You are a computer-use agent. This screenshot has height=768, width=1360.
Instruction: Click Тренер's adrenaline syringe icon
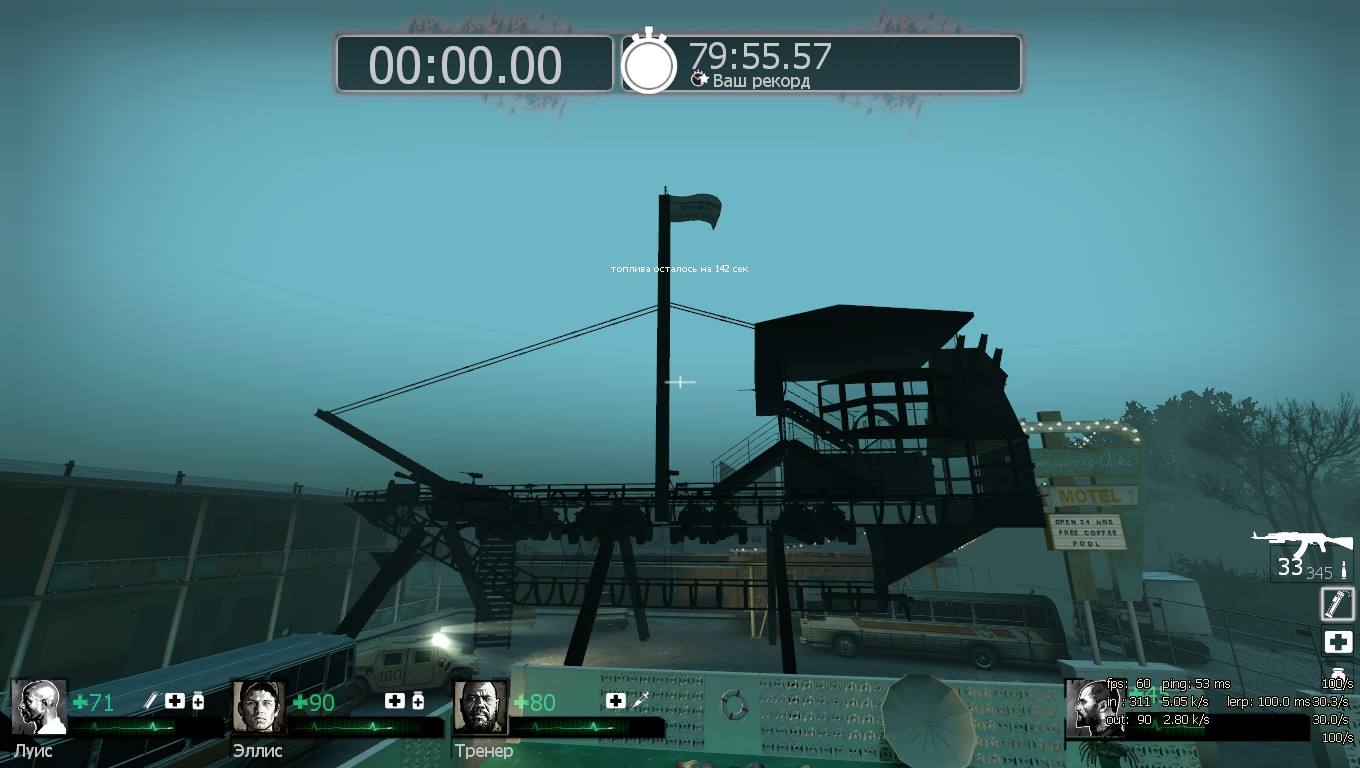(640, 701)
